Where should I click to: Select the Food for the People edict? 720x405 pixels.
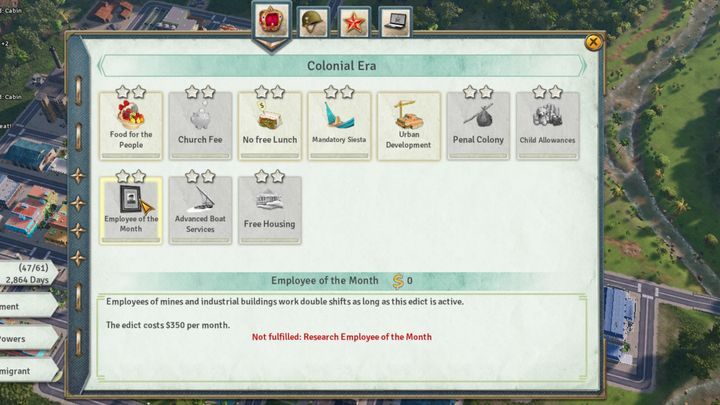(131, 125)
